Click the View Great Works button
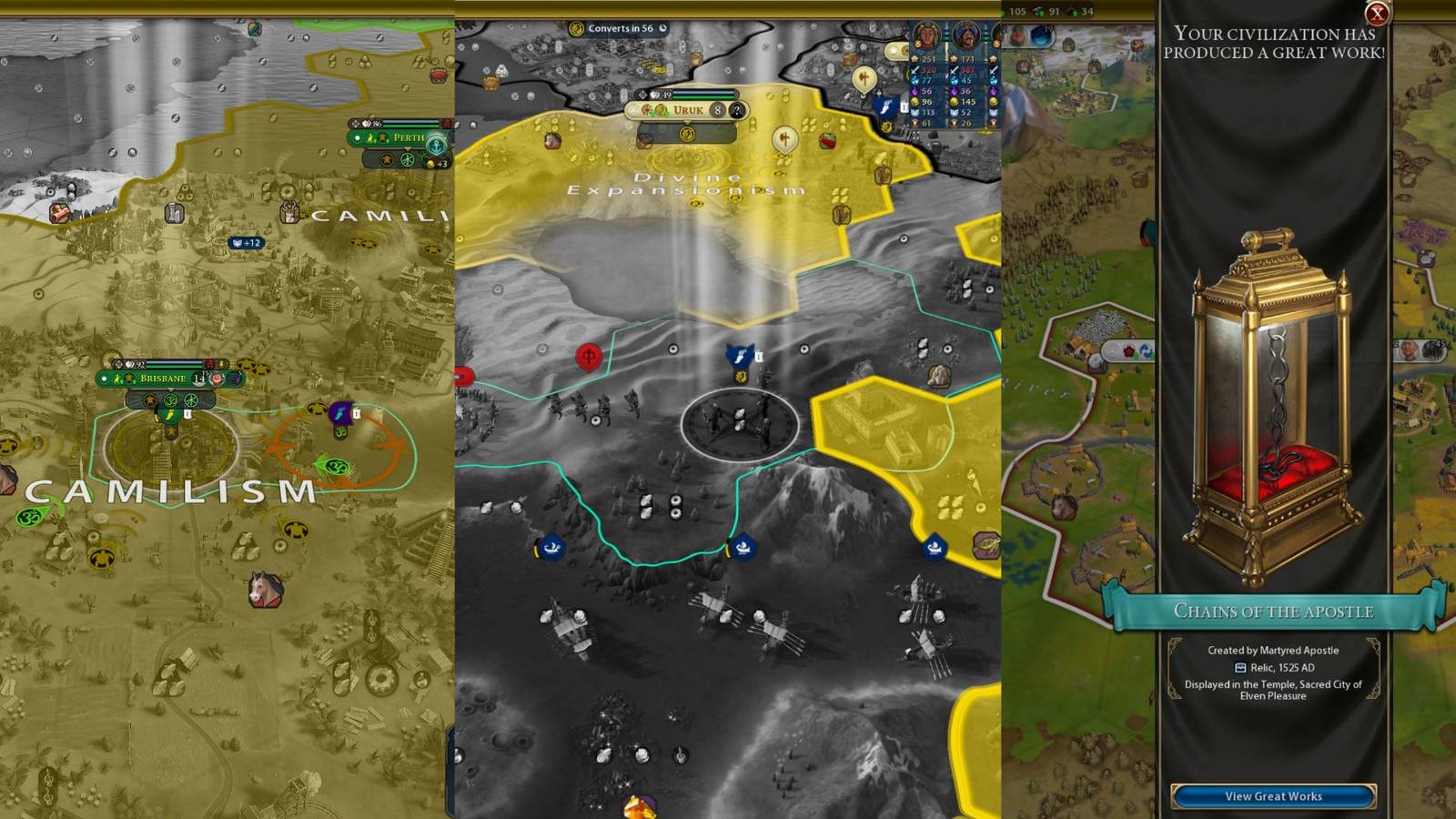Image resolution: width=1456 pixels, height=819 pixels. (1274, 794)
